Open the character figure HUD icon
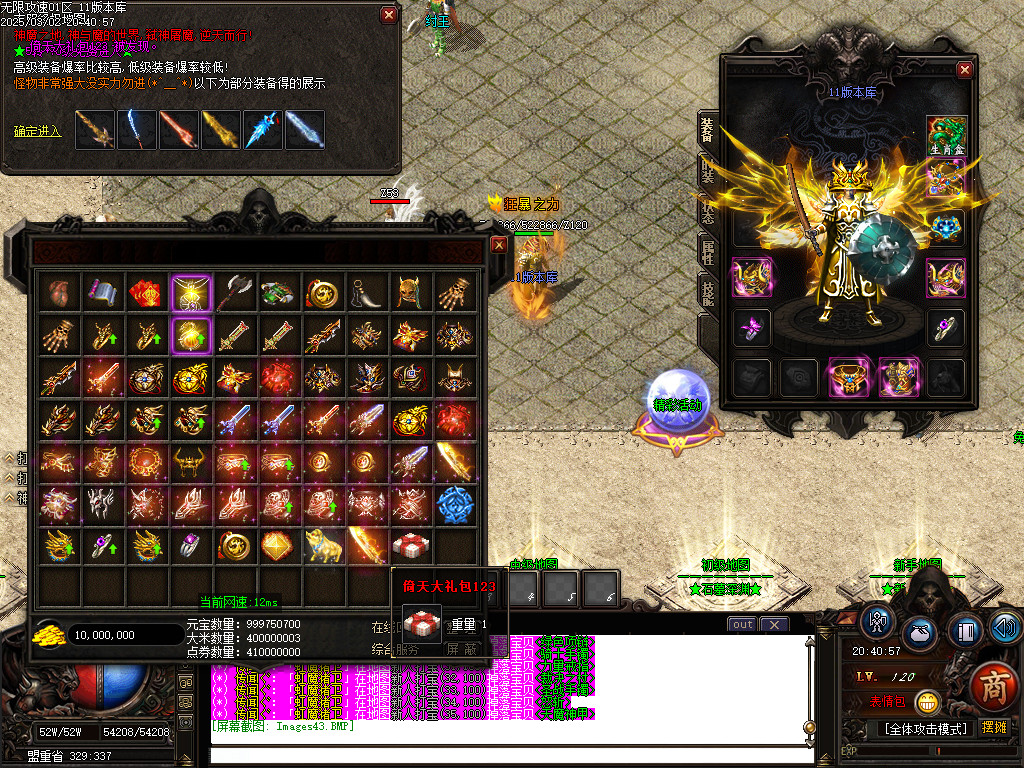 [x=879, y=622]
